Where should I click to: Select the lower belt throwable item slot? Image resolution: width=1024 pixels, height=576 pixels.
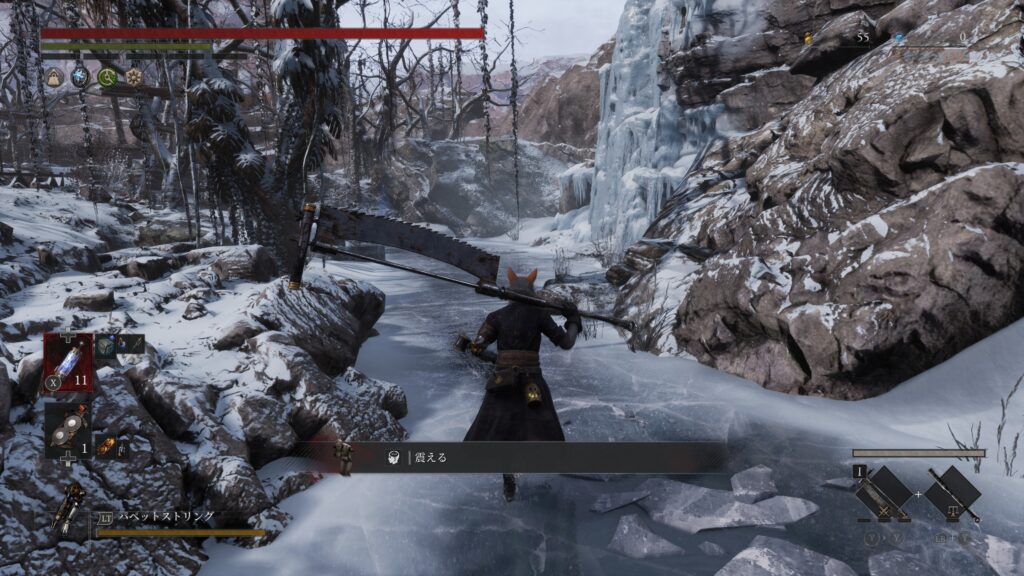point(68,428)
